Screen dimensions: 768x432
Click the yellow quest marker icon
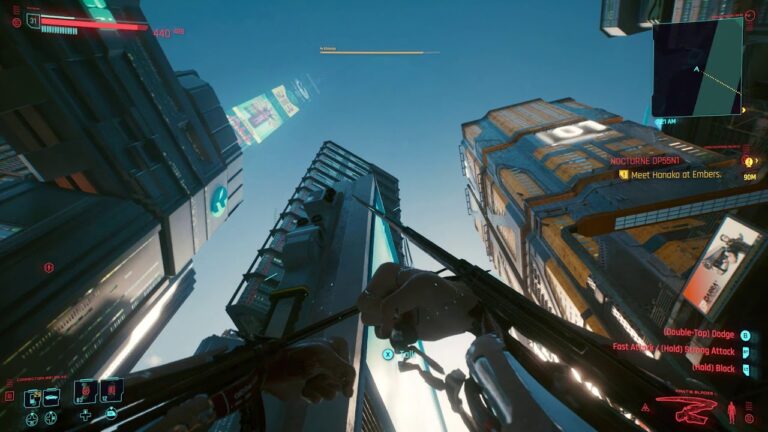[x=746, y=160]
